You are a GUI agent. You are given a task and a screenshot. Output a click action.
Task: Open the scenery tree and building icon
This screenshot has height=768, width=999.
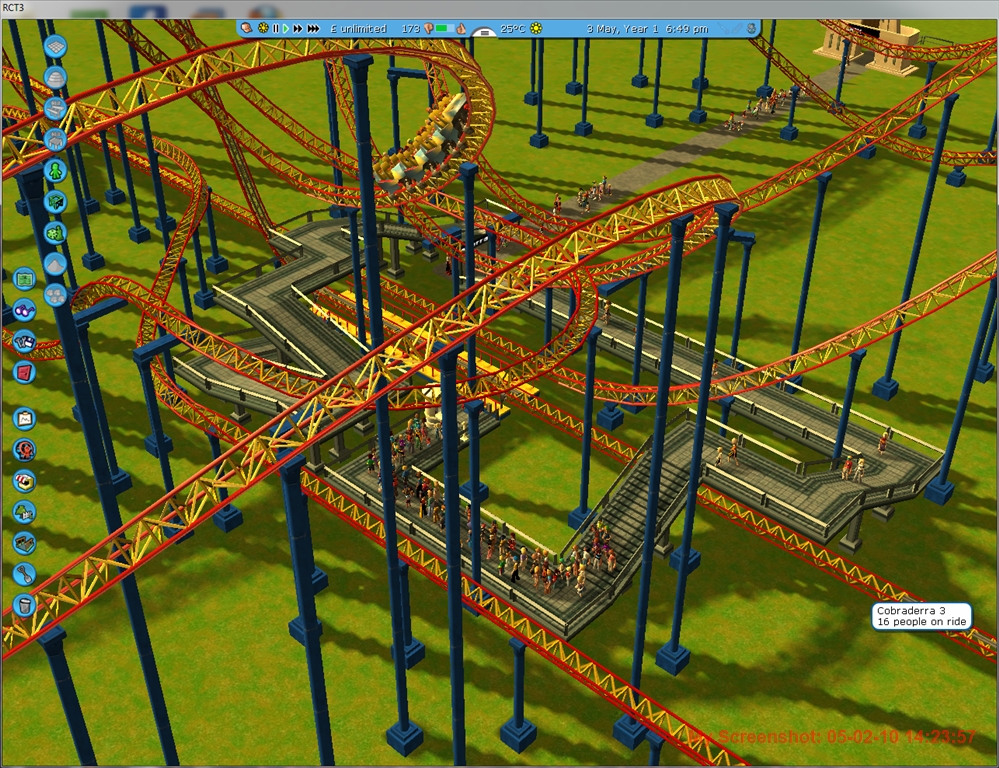25,512
